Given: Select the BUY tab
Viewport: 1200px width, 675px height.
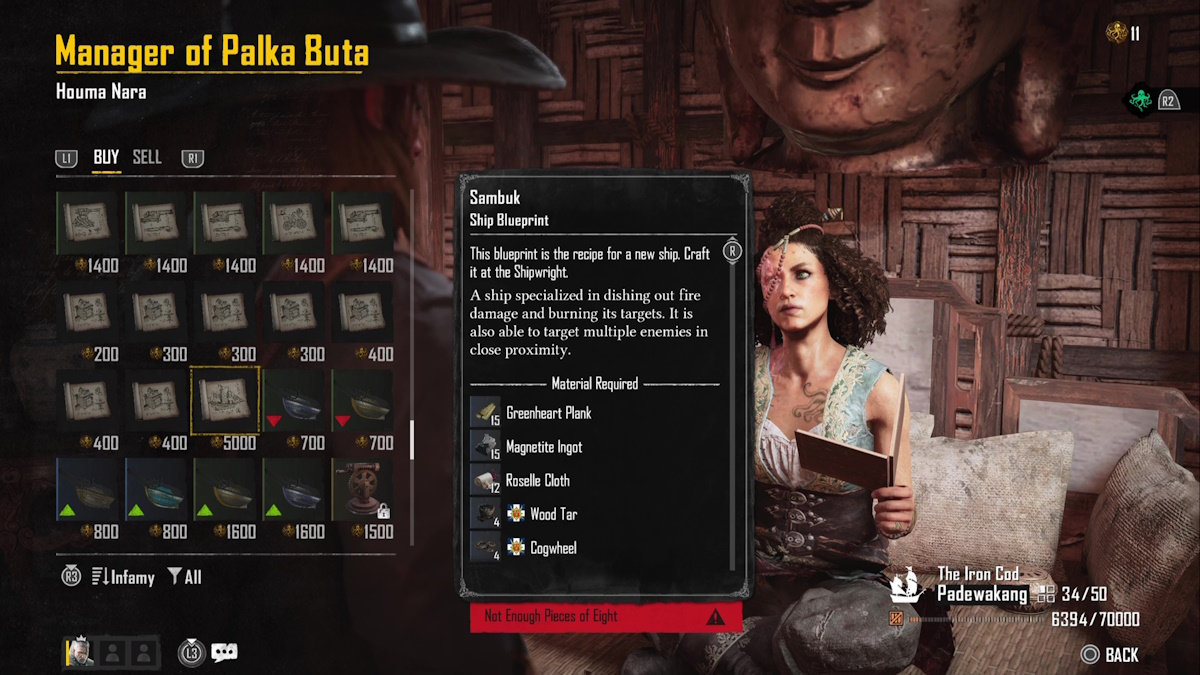Looking at the screenshot, I should [x=106, y=157].
